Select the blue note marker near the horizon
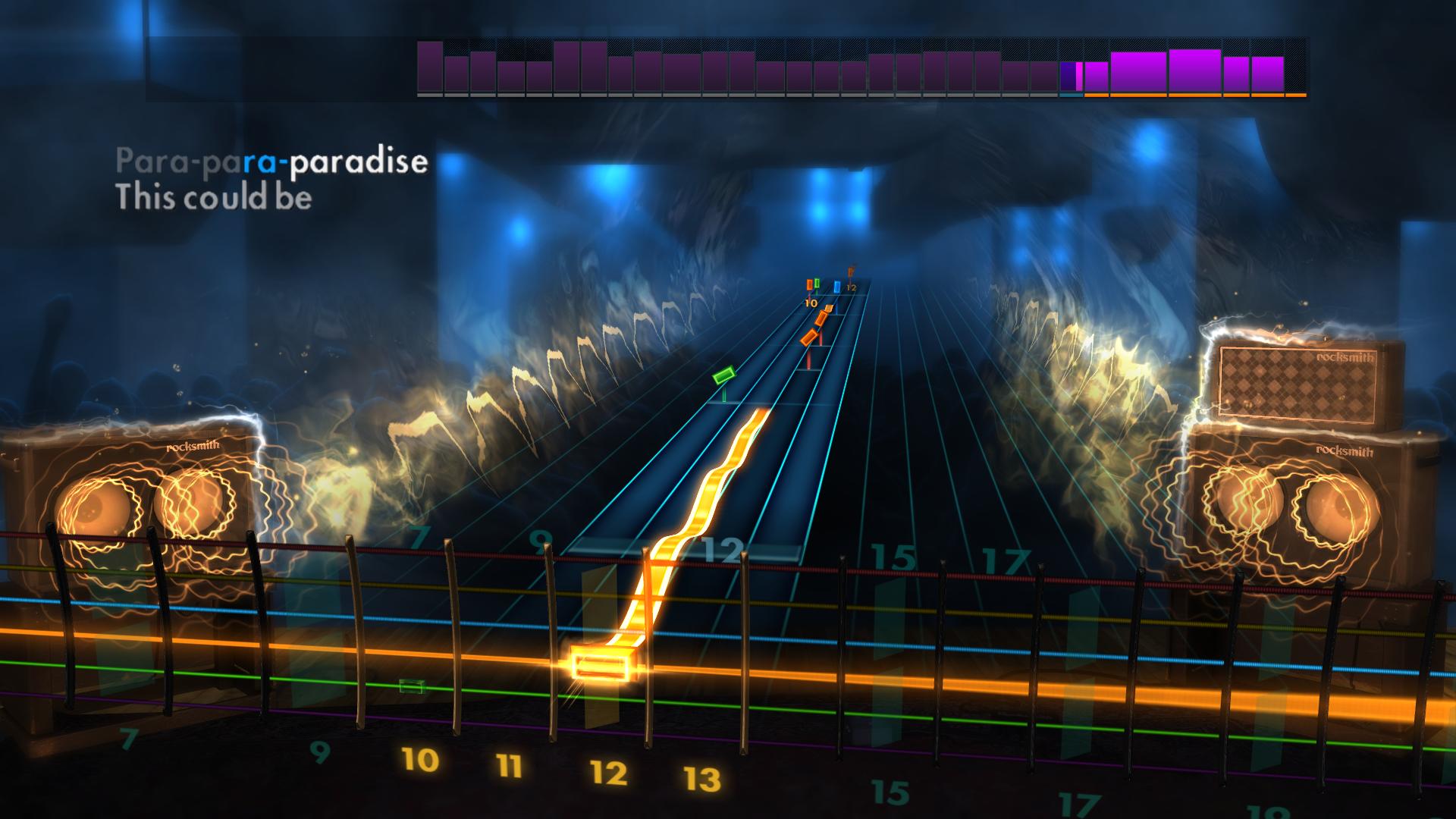1456x819 pixels. 836,287
